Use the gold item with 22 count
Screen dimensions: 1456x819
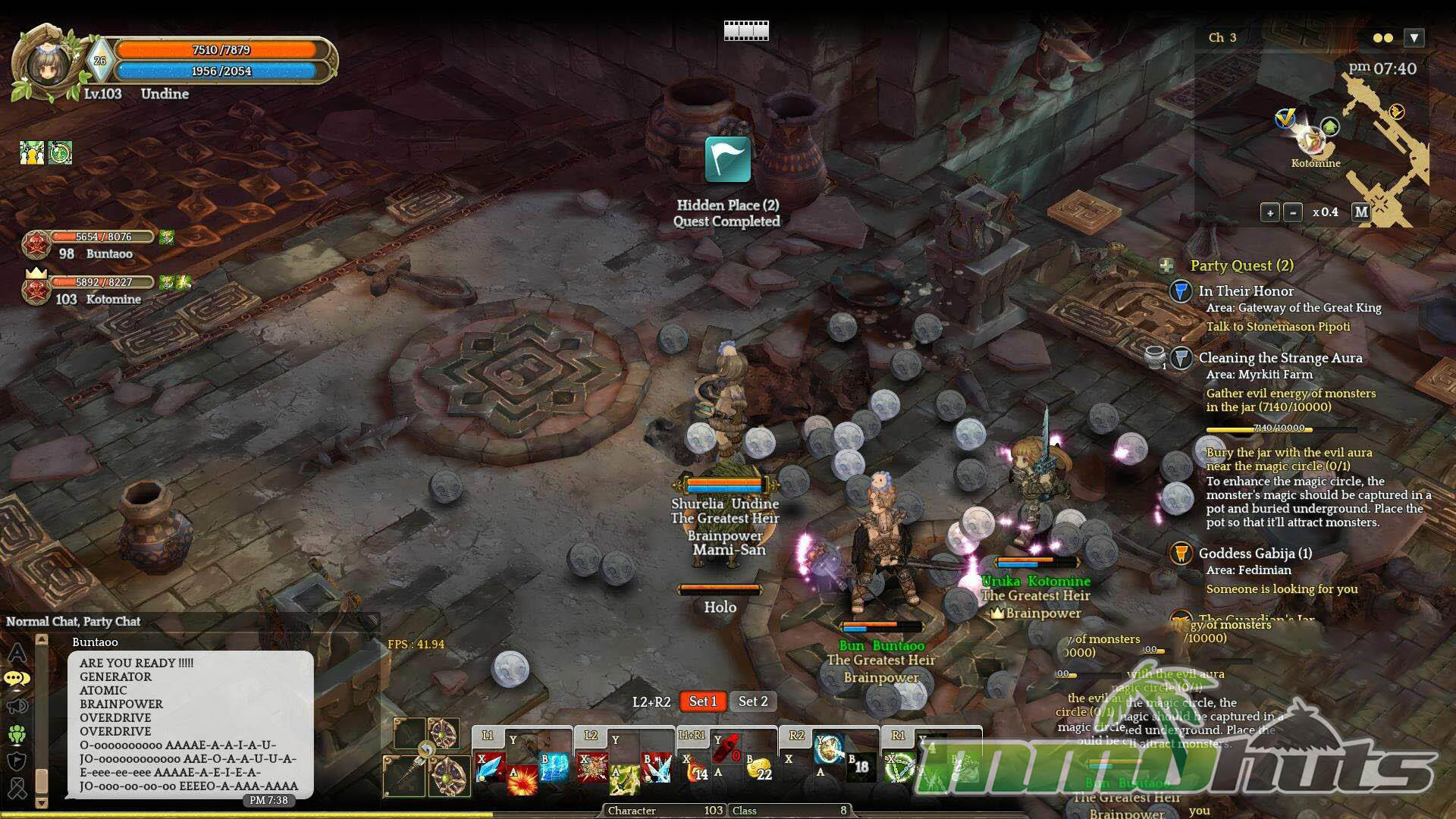tap(759, 770)
